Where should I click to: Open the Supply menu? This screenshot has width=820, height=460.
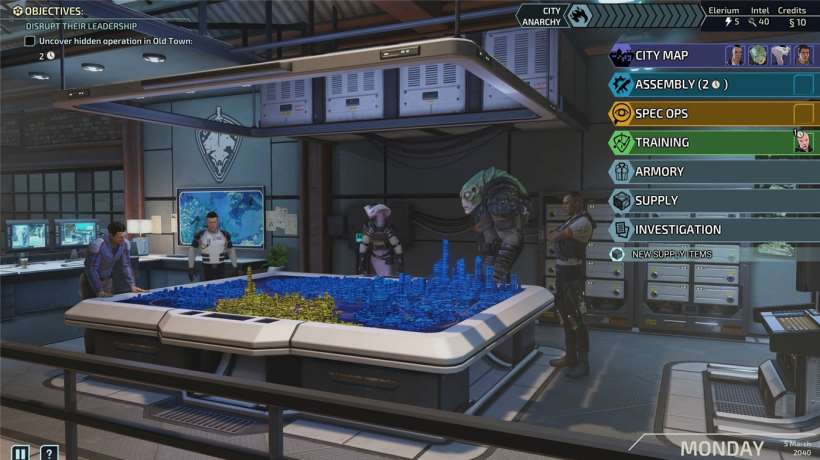coord(656,201)
